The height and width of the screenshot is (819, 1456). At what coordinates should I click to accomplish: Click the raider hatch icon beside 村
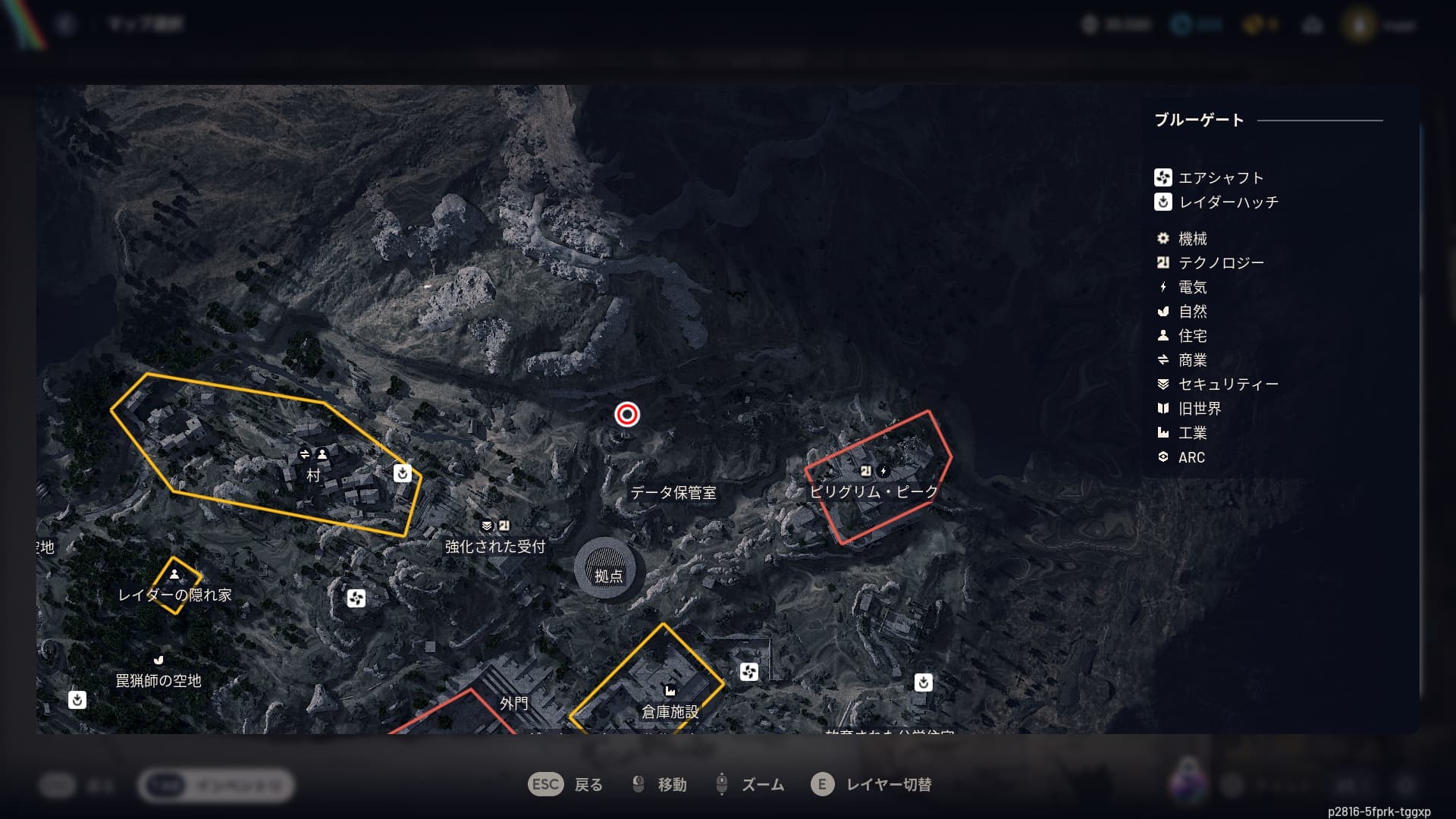[x=403, y=473]
